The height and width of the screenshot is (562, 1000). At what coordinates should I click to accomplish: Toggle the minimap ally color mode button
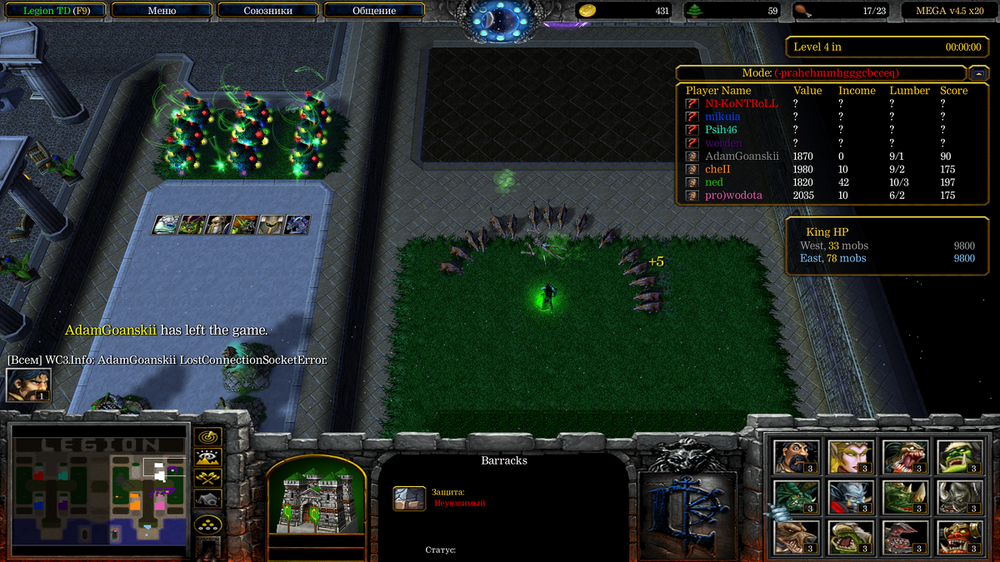[208, 478]
